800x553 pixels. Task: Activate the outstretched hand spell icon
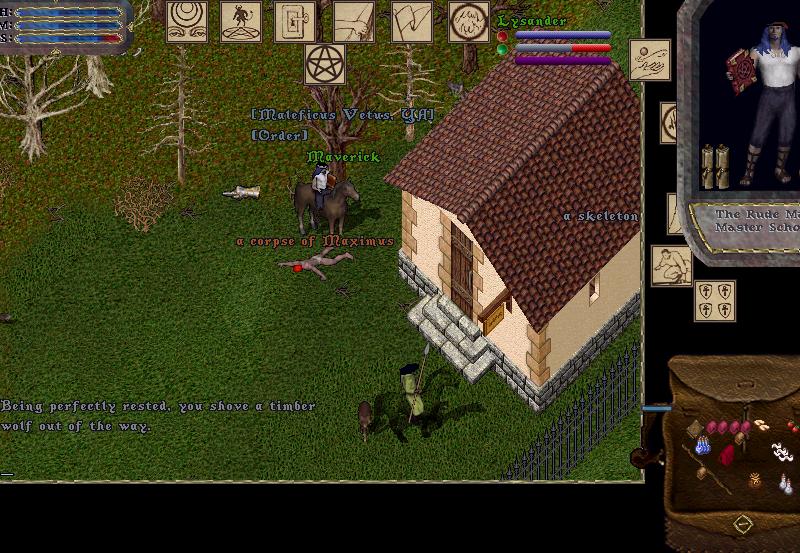[353, 21]
